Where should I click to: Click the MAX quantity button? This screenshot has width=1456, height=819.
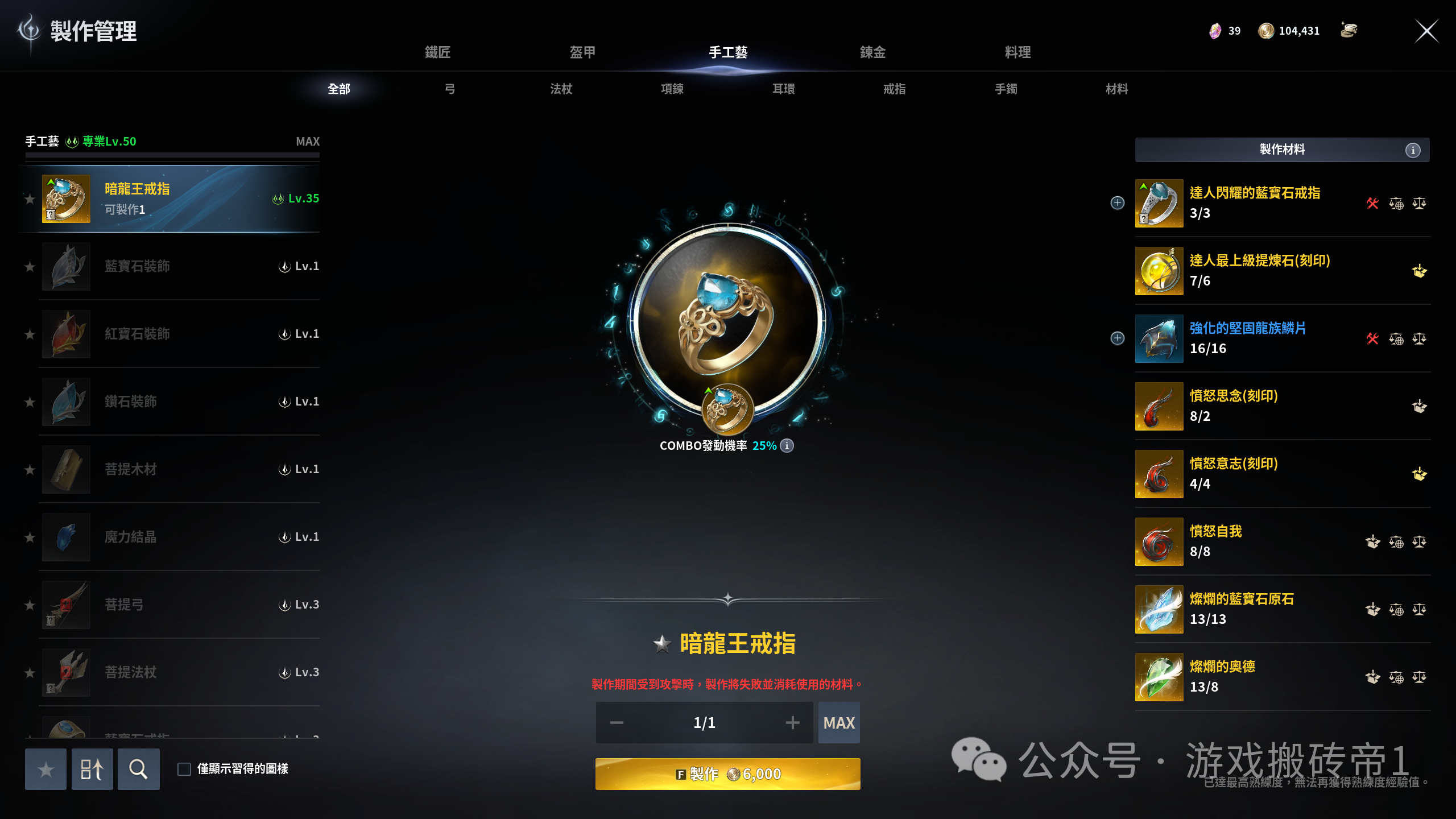coord(839,722)
